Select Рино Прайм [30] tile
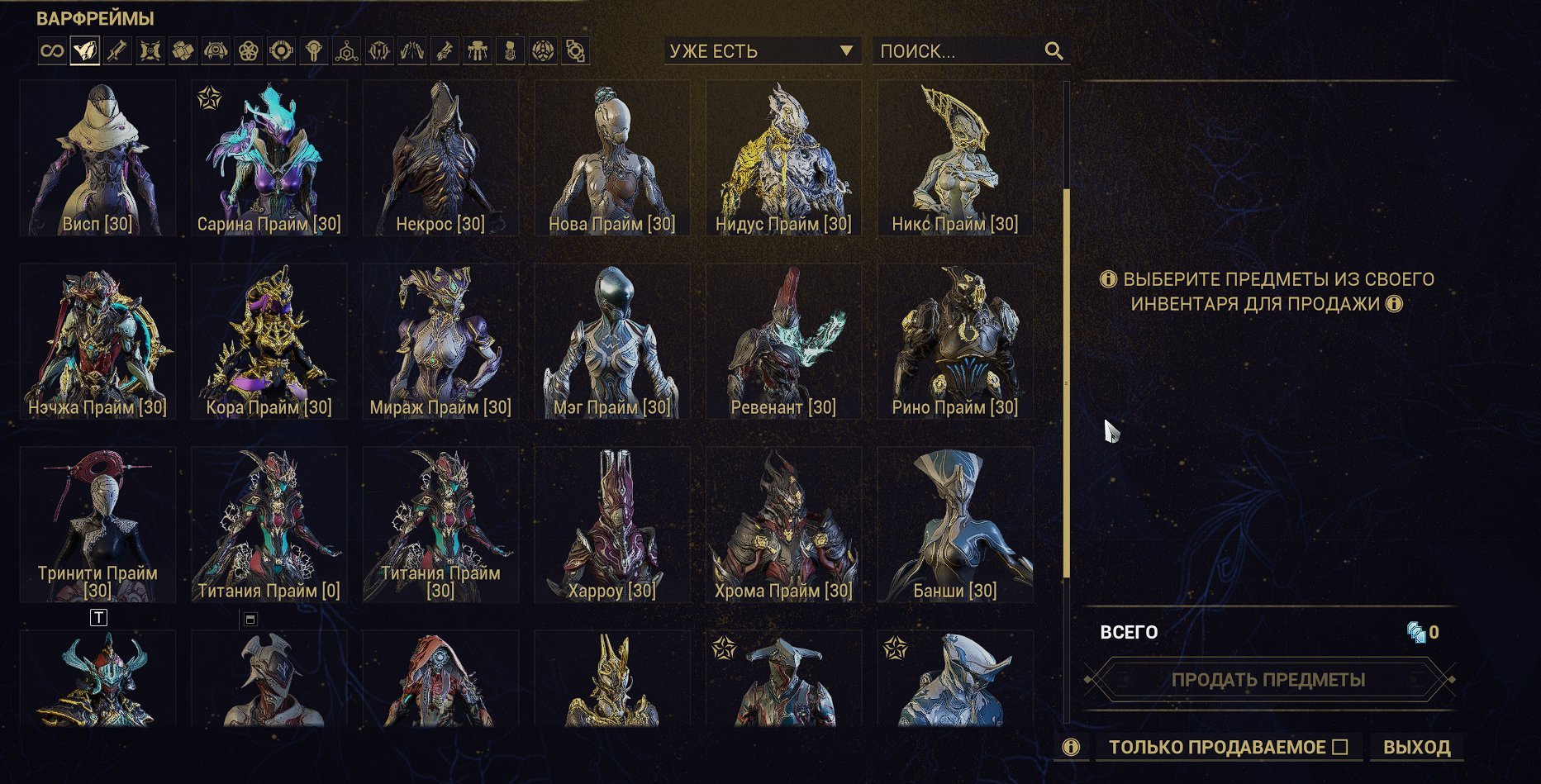The image size is (1541, 784). pyautogui.click(x=955, y=341)
